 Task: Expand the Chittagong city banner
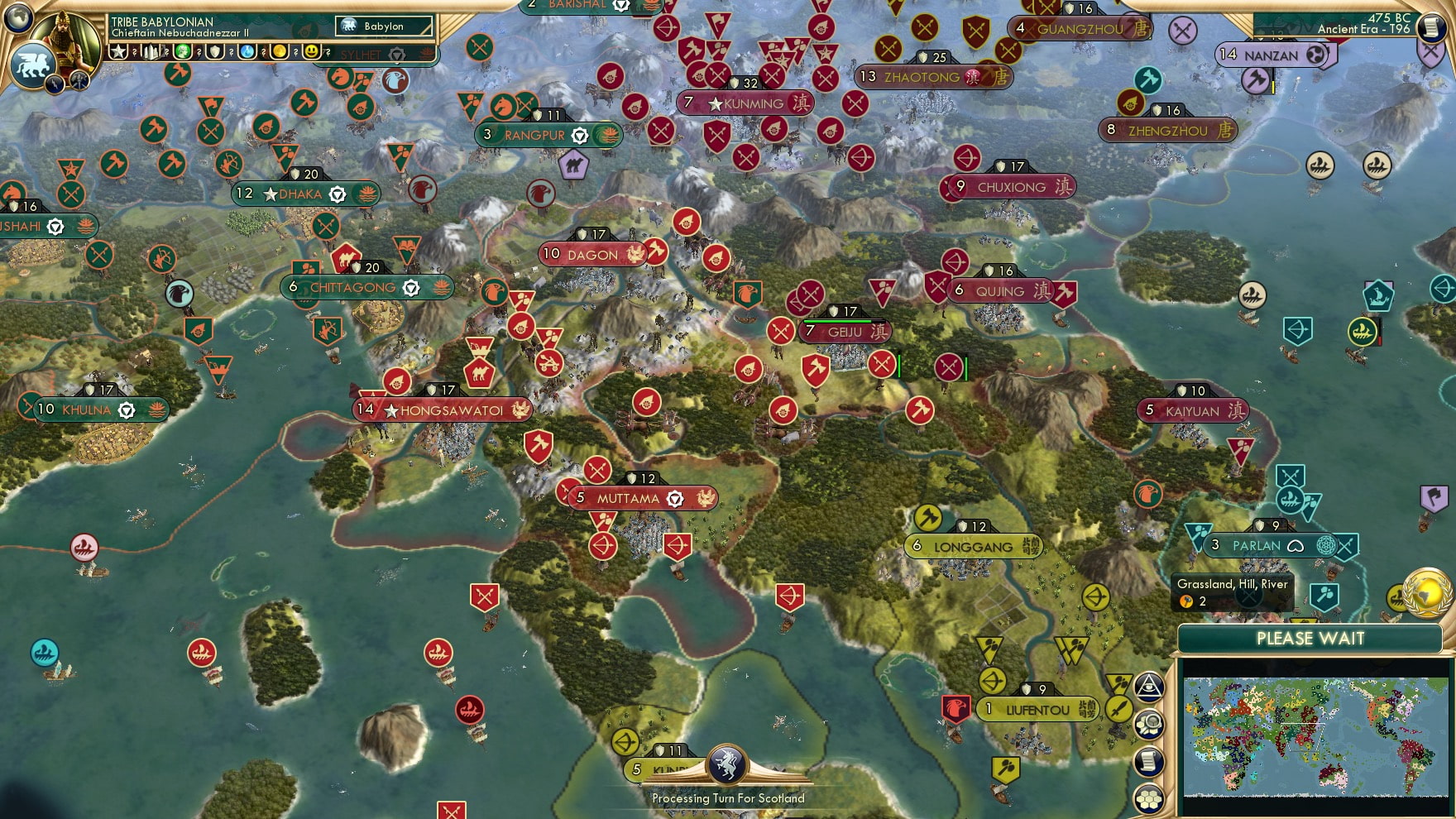(x=356, y=287)
